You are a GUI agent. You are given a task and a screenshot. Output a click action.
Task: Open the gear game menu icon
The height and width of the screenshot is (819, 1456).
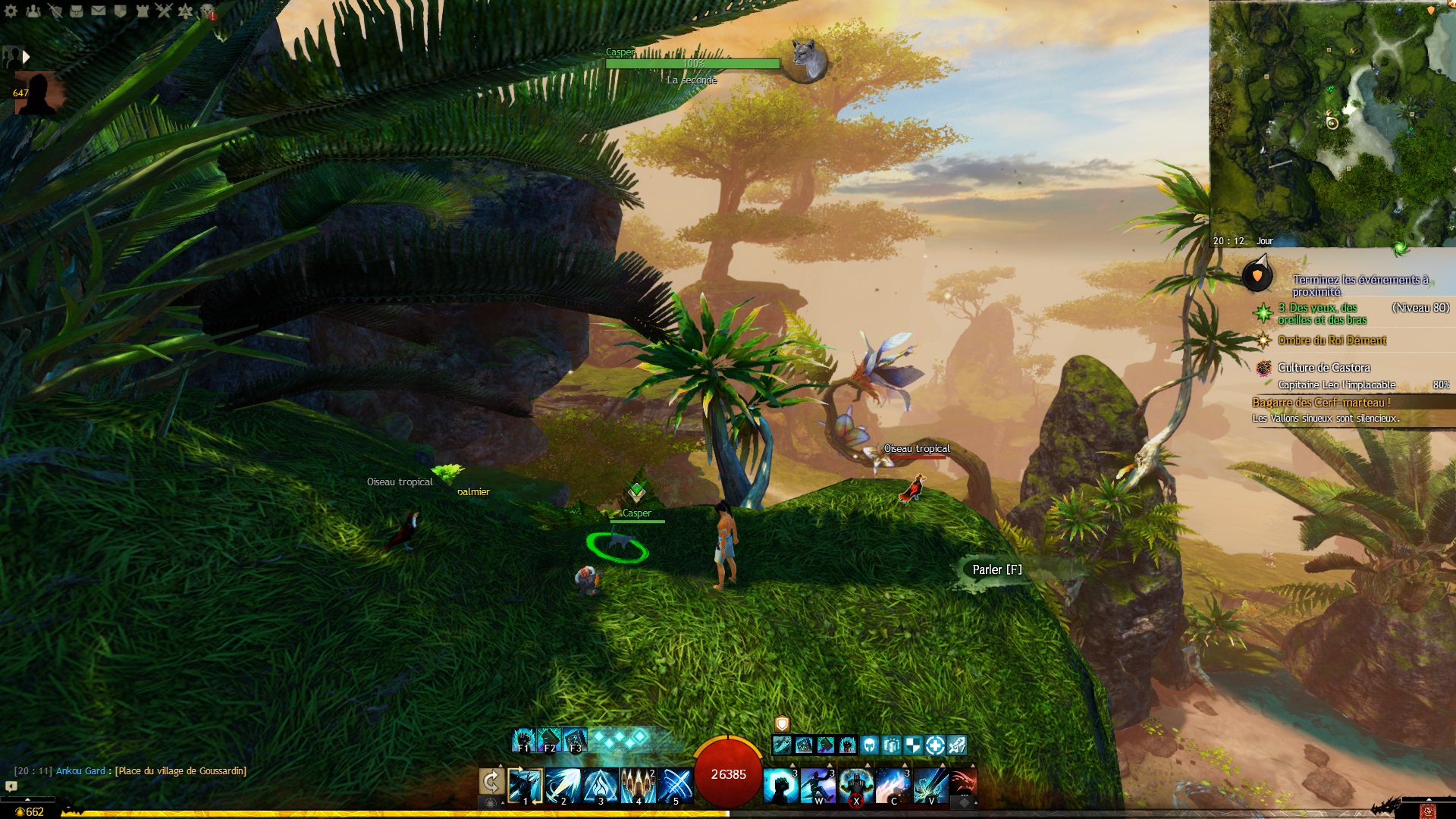(x=11, y=11)
